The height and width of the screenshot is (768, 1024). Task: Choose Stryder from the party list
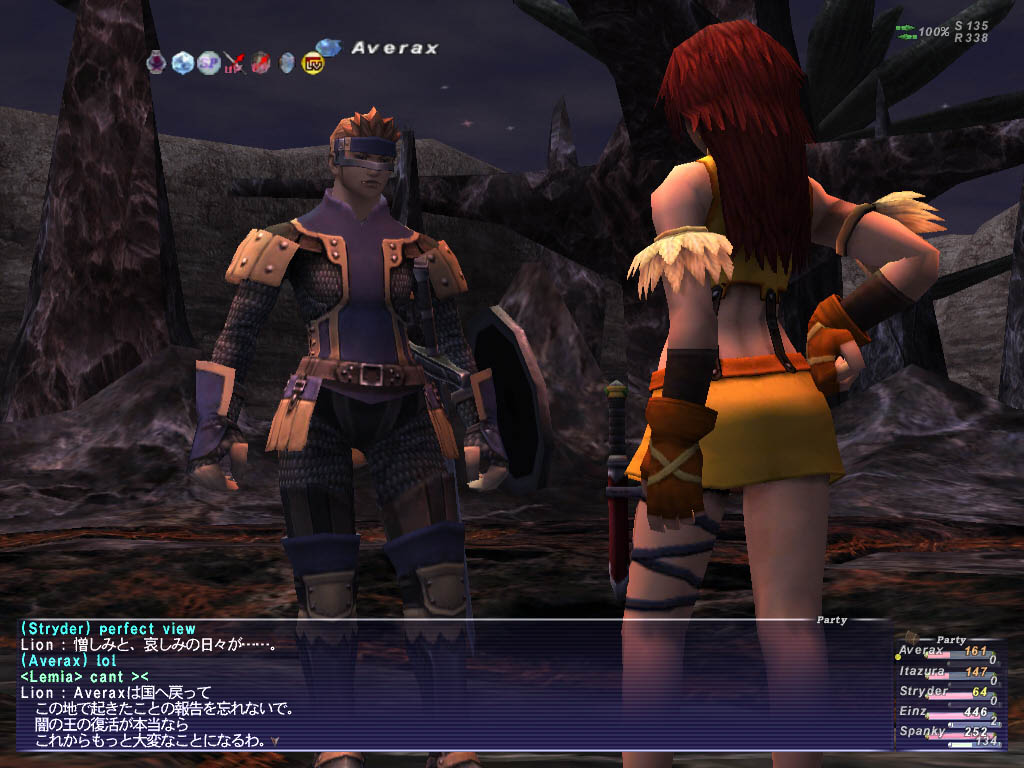click(x=922, y=691)
